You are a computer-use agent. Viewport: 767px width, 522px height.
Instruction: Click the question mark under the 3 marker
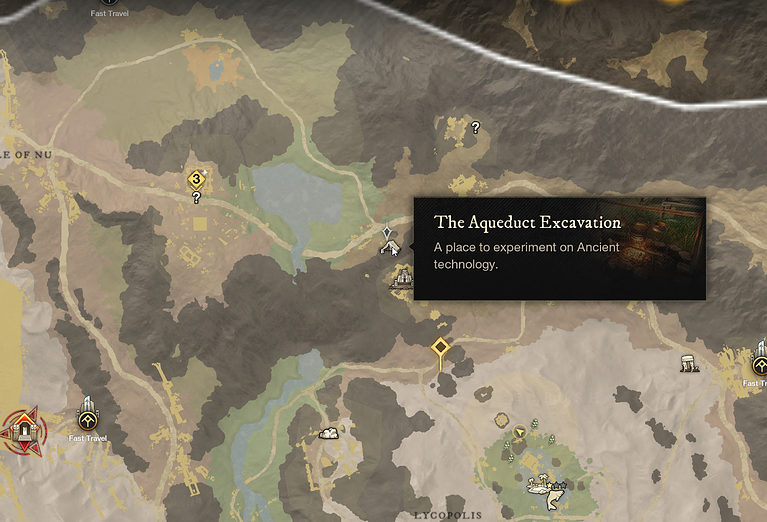196,198
